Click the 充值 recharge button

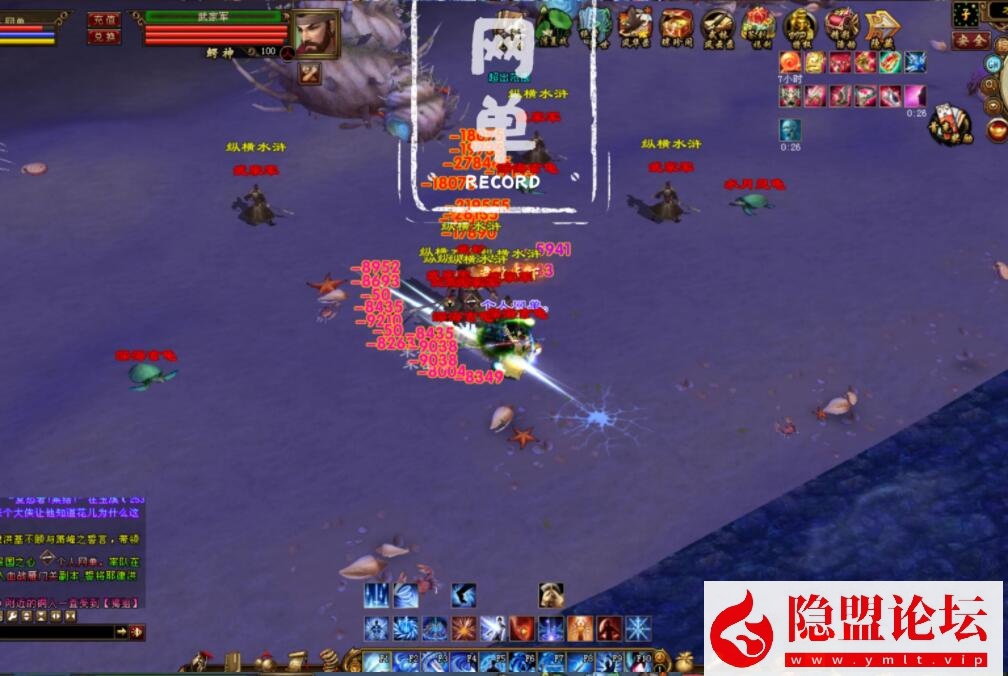coord(103,19)
